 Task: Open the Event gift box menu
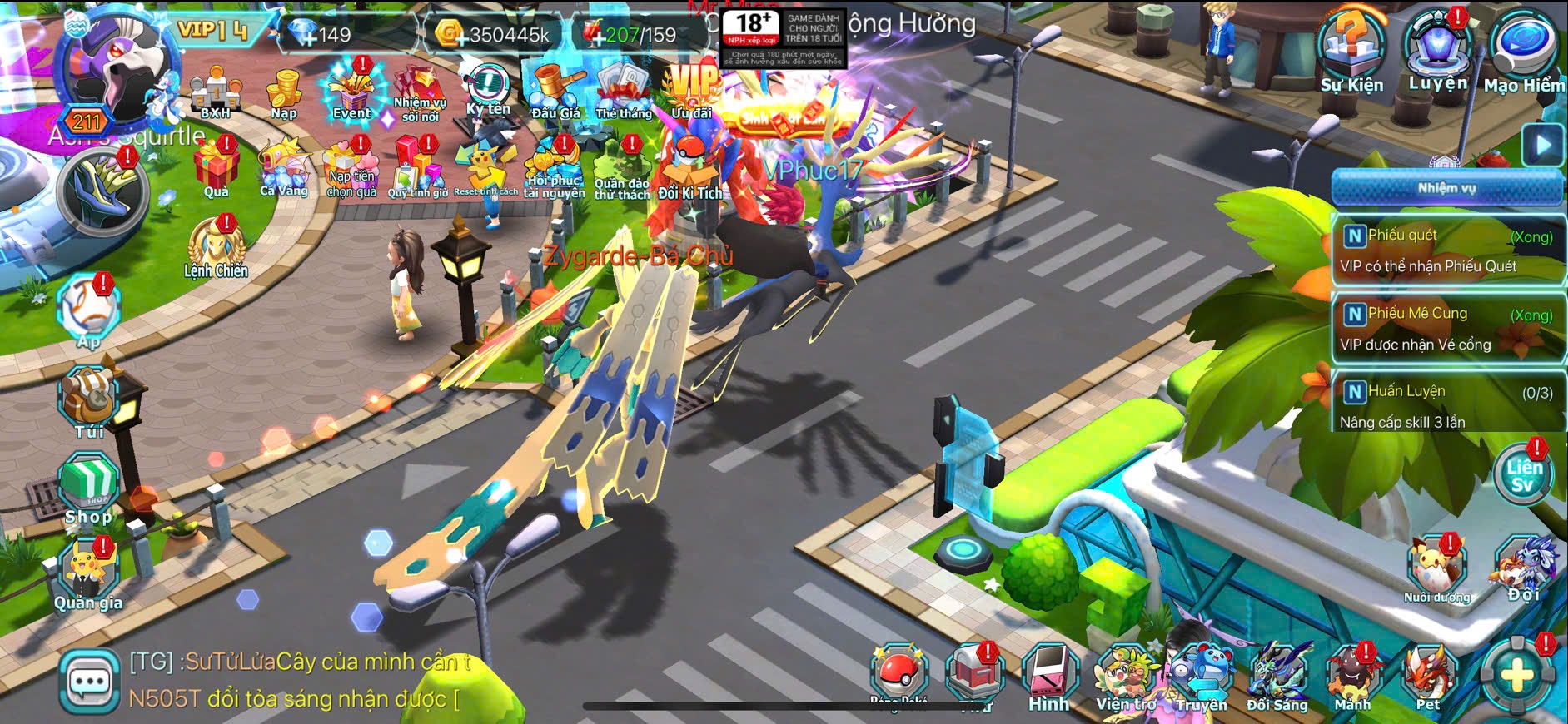point(352,92)
